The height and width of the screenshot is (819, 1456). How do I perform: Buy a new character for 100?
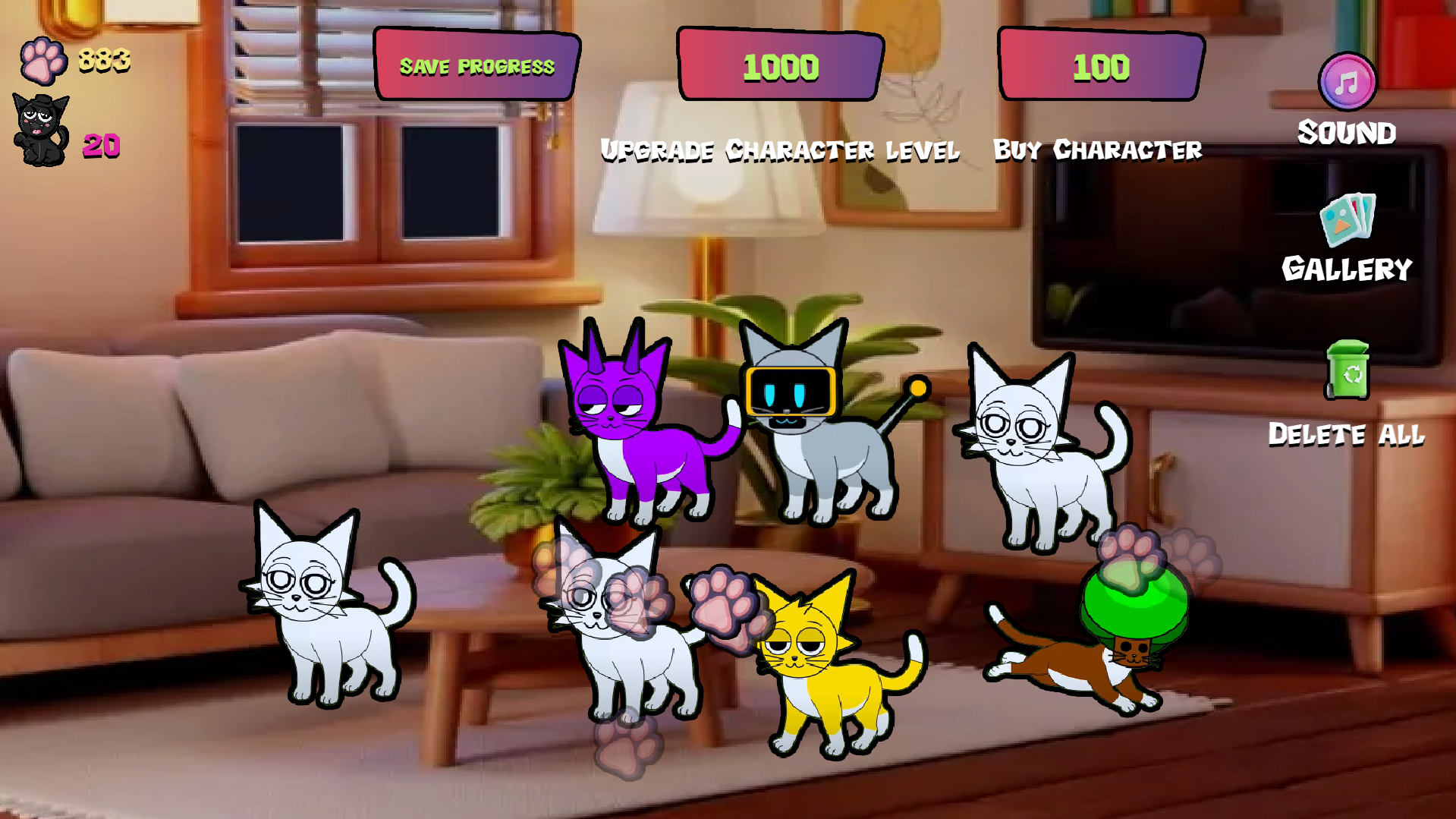coord(1098,149)
